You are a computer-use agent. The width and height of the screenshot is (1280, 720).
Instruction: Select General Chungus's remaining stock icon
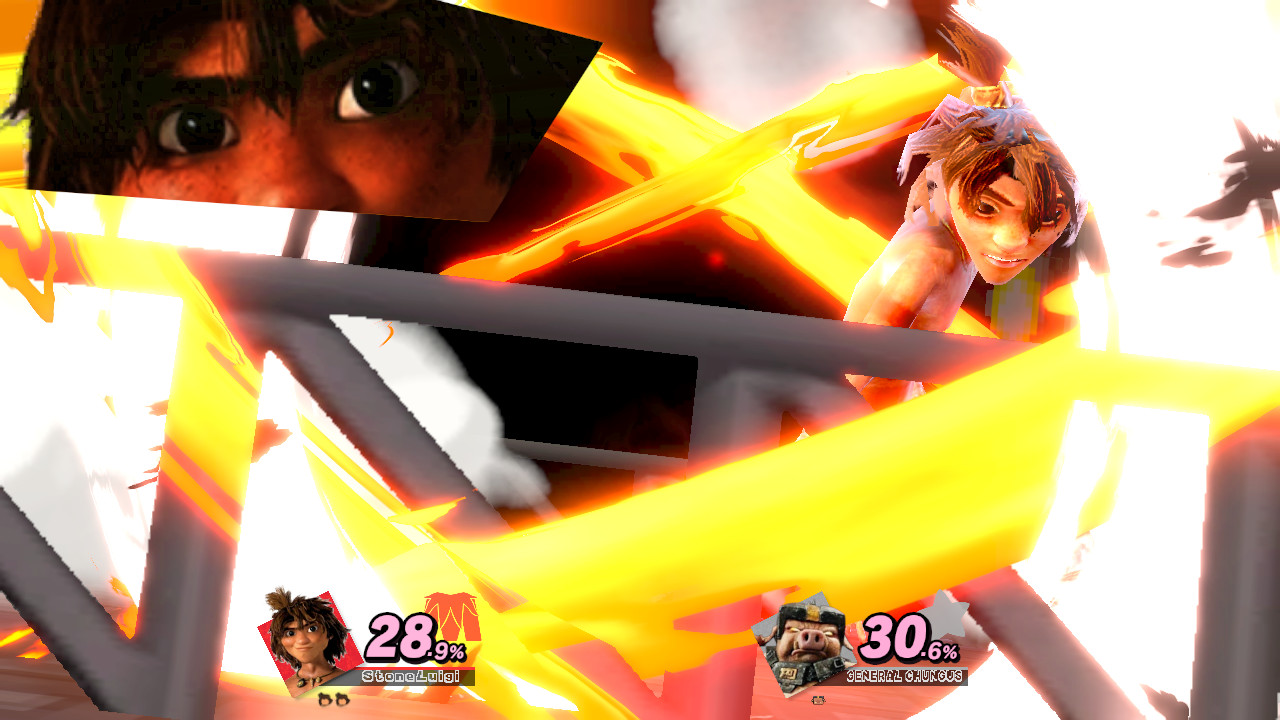tap(816, 702)
